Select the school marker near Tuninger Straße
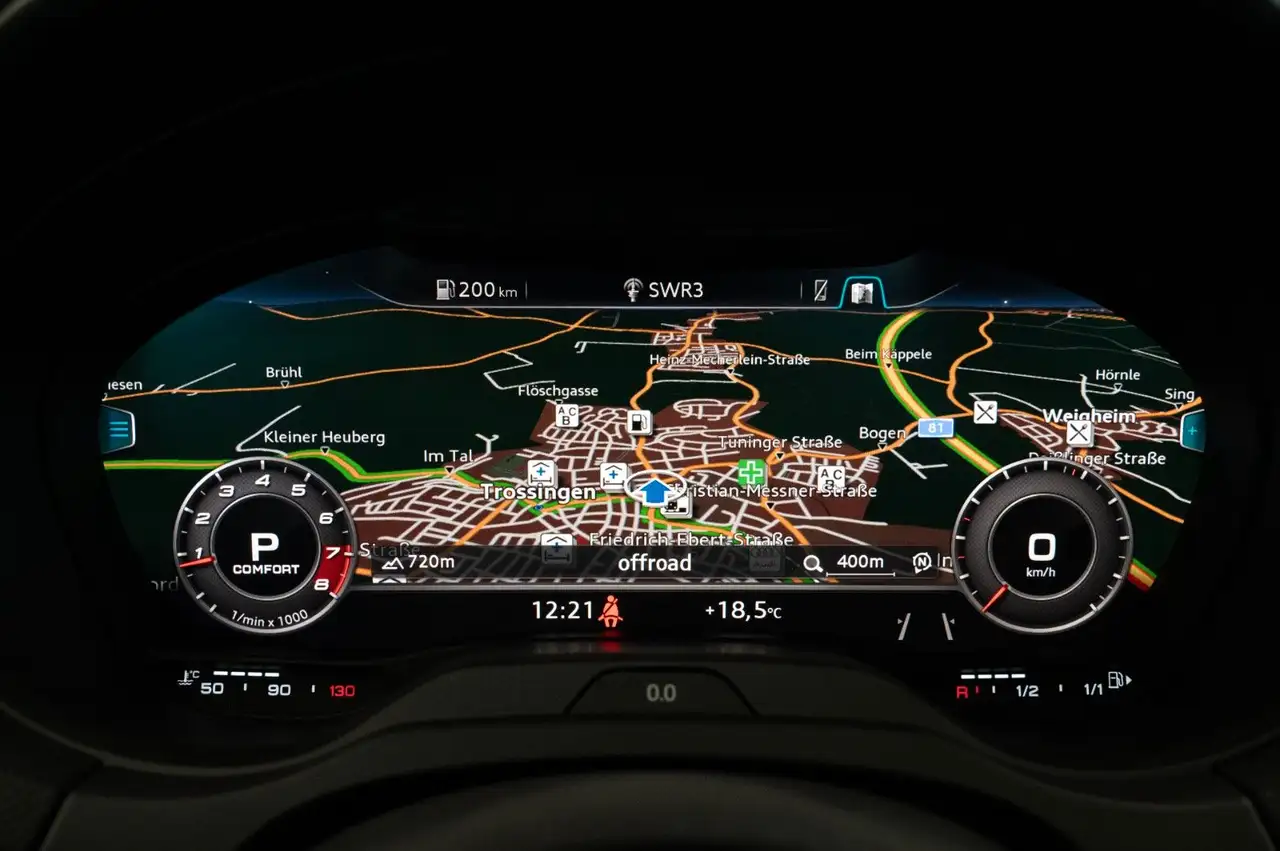 pos(830,477)
